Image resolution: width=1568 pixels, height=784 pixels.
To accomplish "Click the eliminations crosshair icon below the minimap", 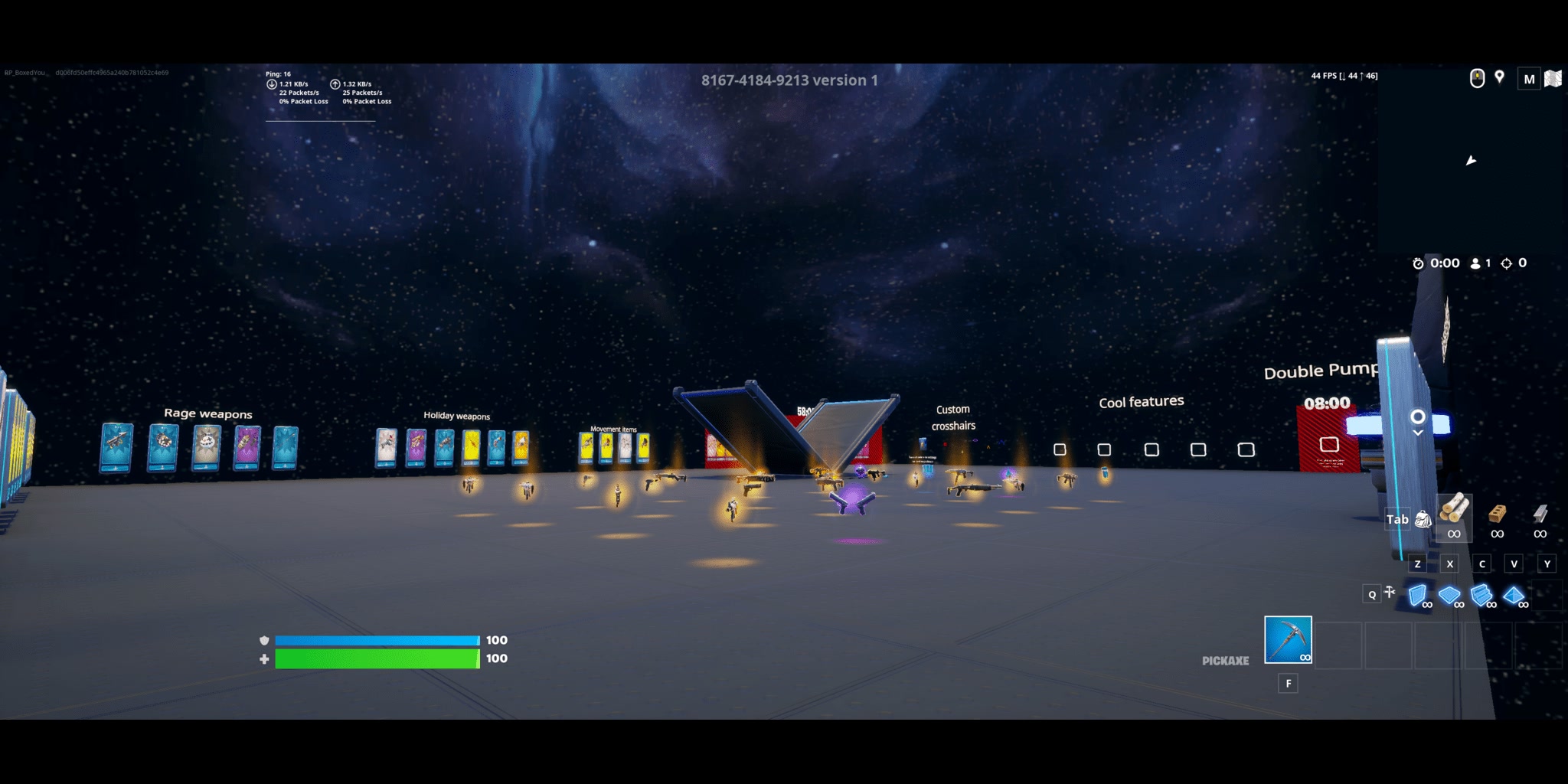I will pyautogui.click(x=1506, y=263).
